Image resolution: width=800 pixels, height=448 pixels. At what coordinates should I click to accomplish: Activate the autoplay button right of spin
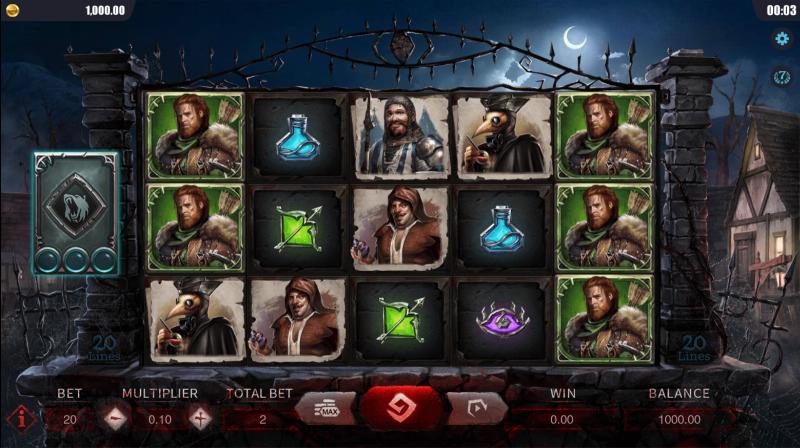pos(476,409)
